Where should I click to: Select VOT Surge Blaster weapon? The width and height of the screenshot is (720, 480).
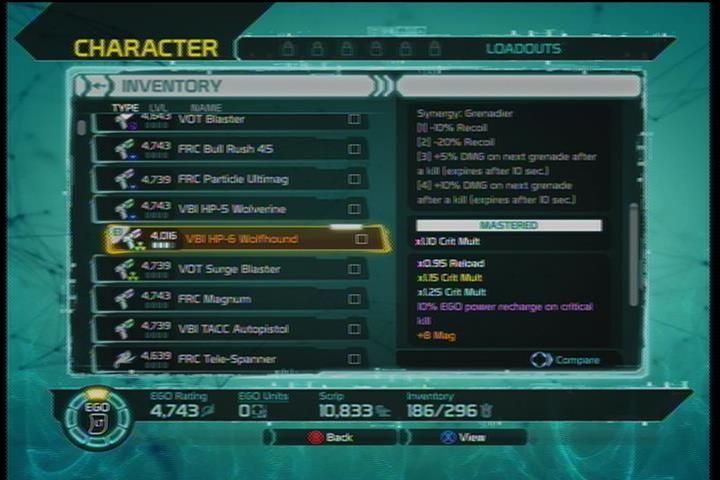pos(230,269)
